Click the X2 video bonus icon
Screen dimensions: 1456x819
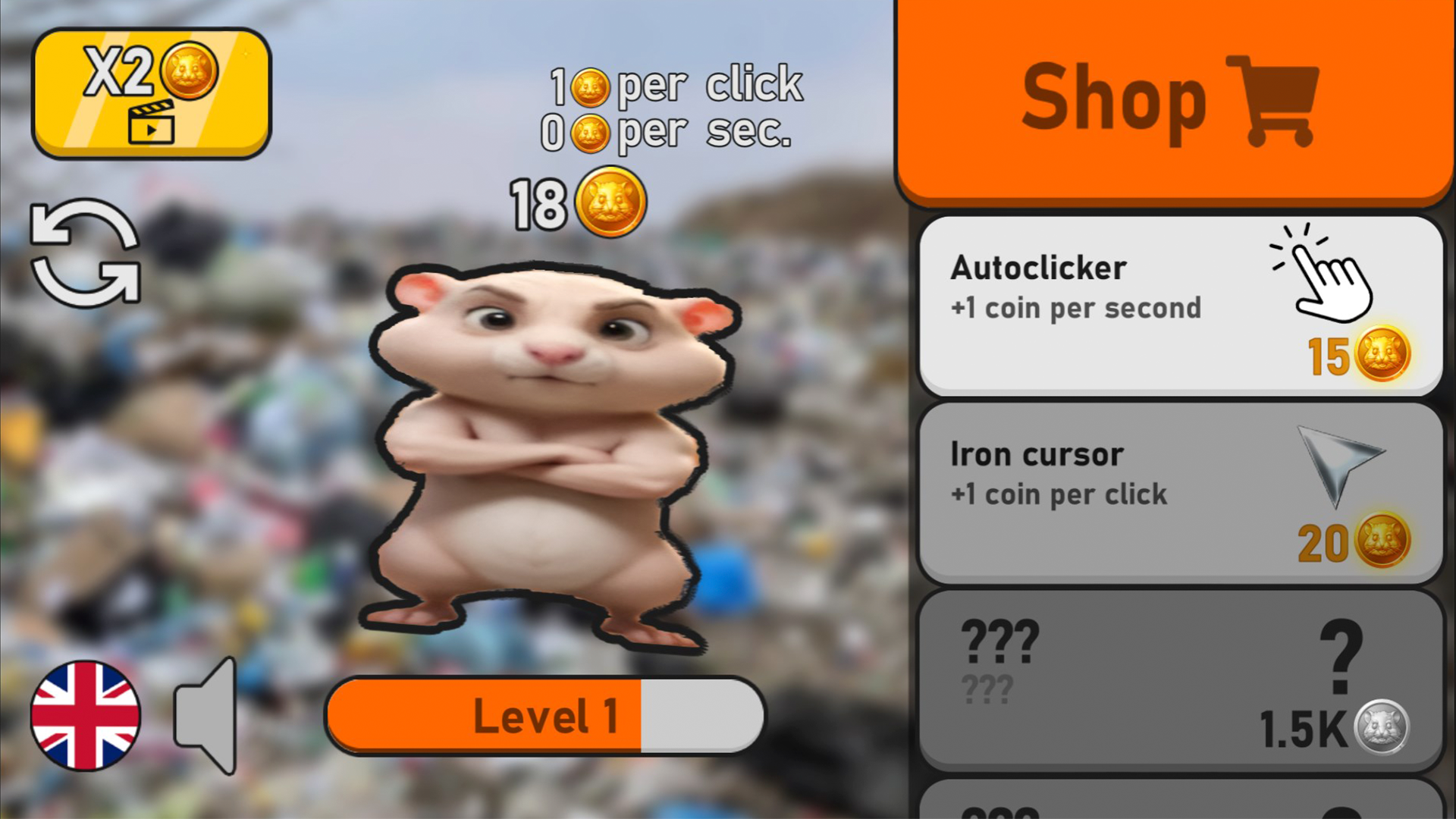pyautogui.click(x=151, y=91)
